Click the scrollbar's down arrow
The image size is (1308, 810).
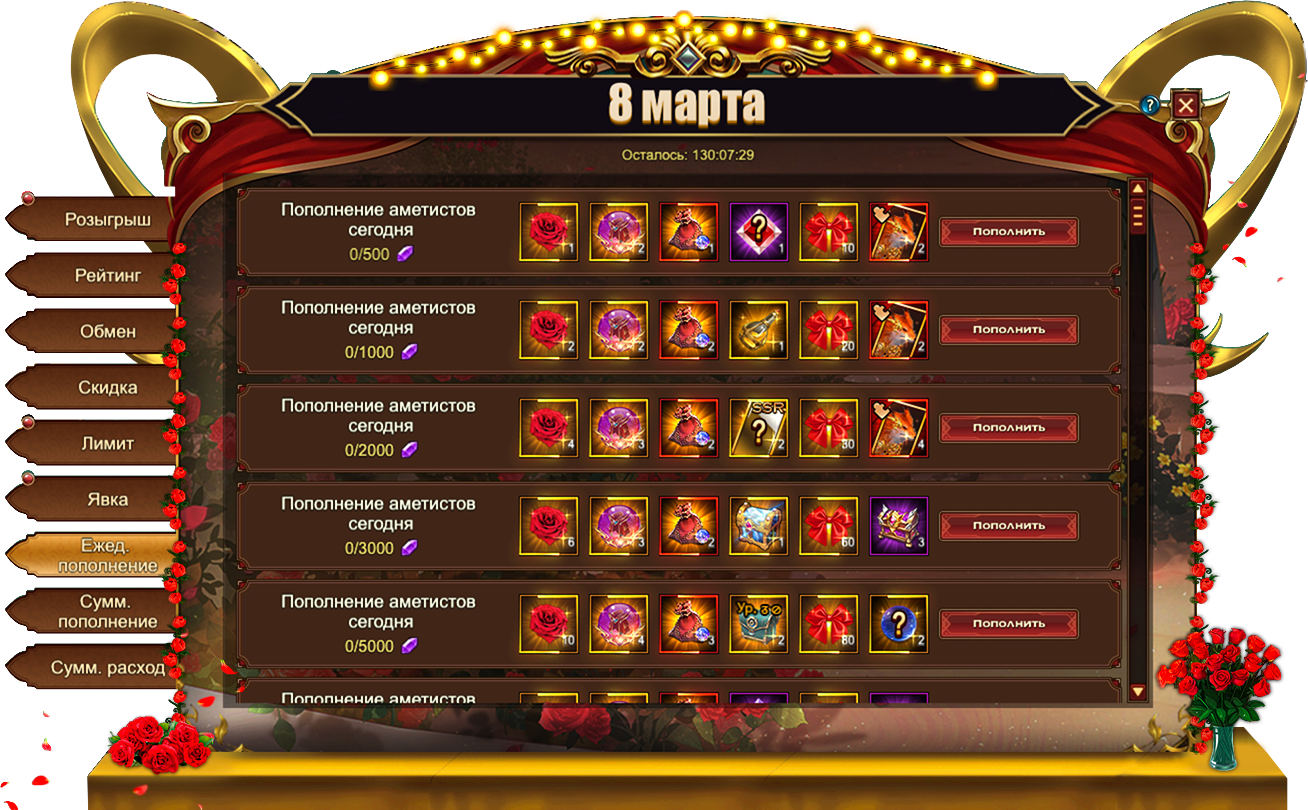[1137, 691]
